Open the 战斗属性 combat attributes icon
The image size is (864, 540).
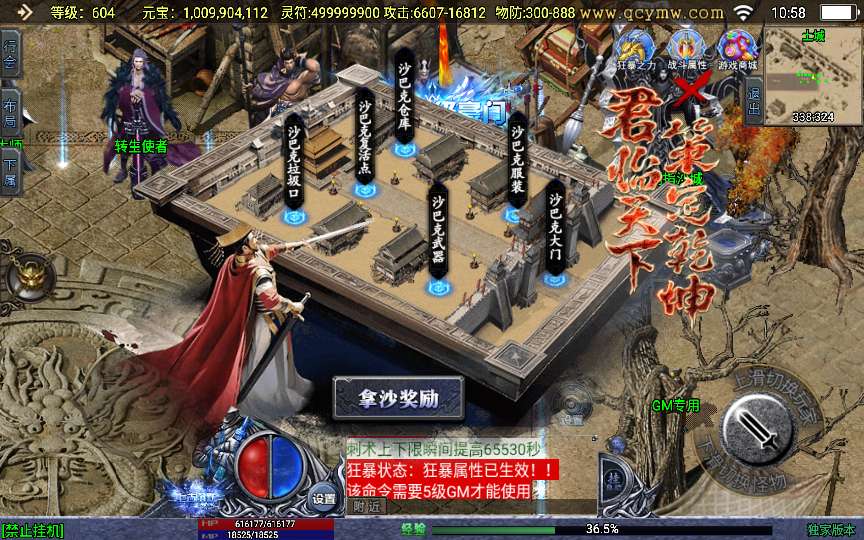click(x=686, y=47)
